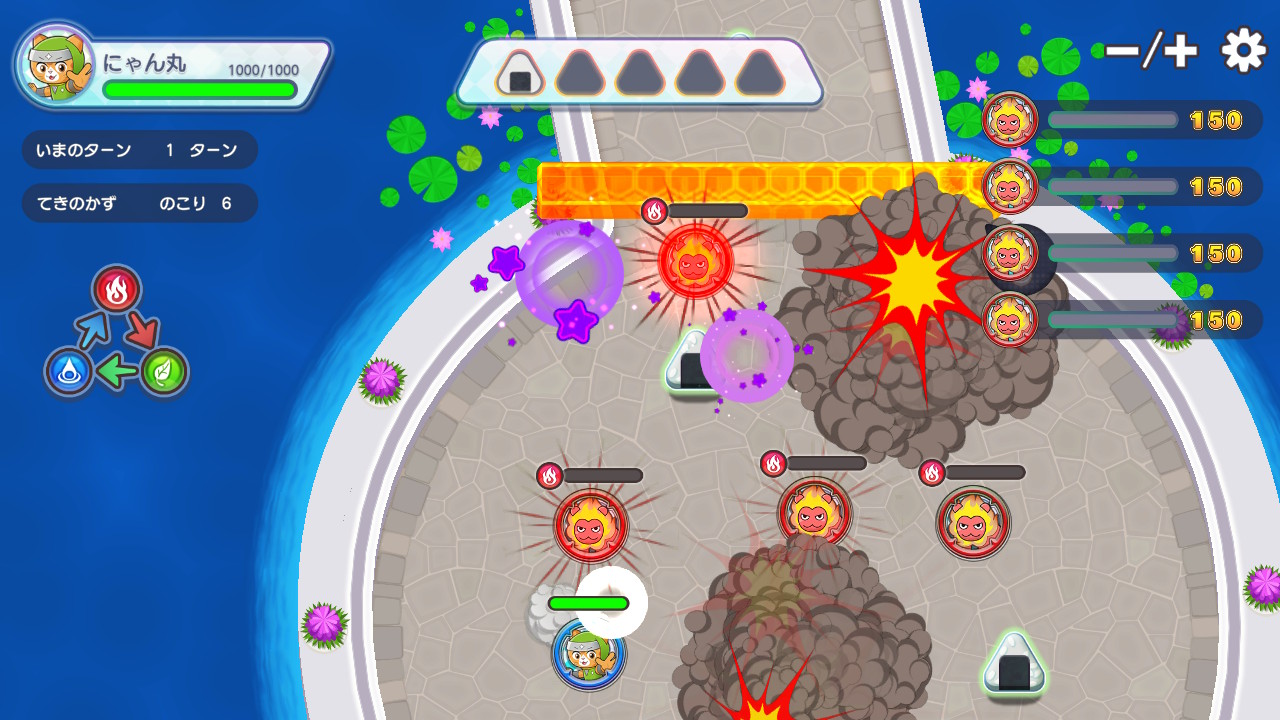This screenshot has height=720, width=1280.
Task: Open the gear settings menu
Action: pyautogui.click(x=1244, y=50)
